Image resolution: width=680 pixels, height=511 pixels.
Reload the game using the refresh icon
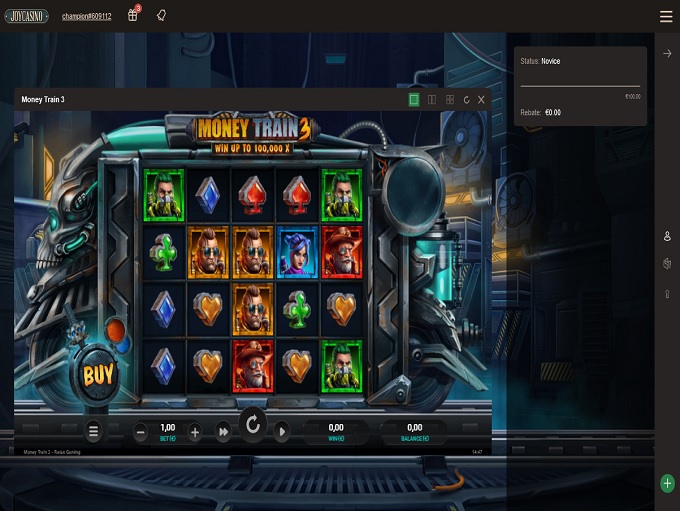pos(466,100)
